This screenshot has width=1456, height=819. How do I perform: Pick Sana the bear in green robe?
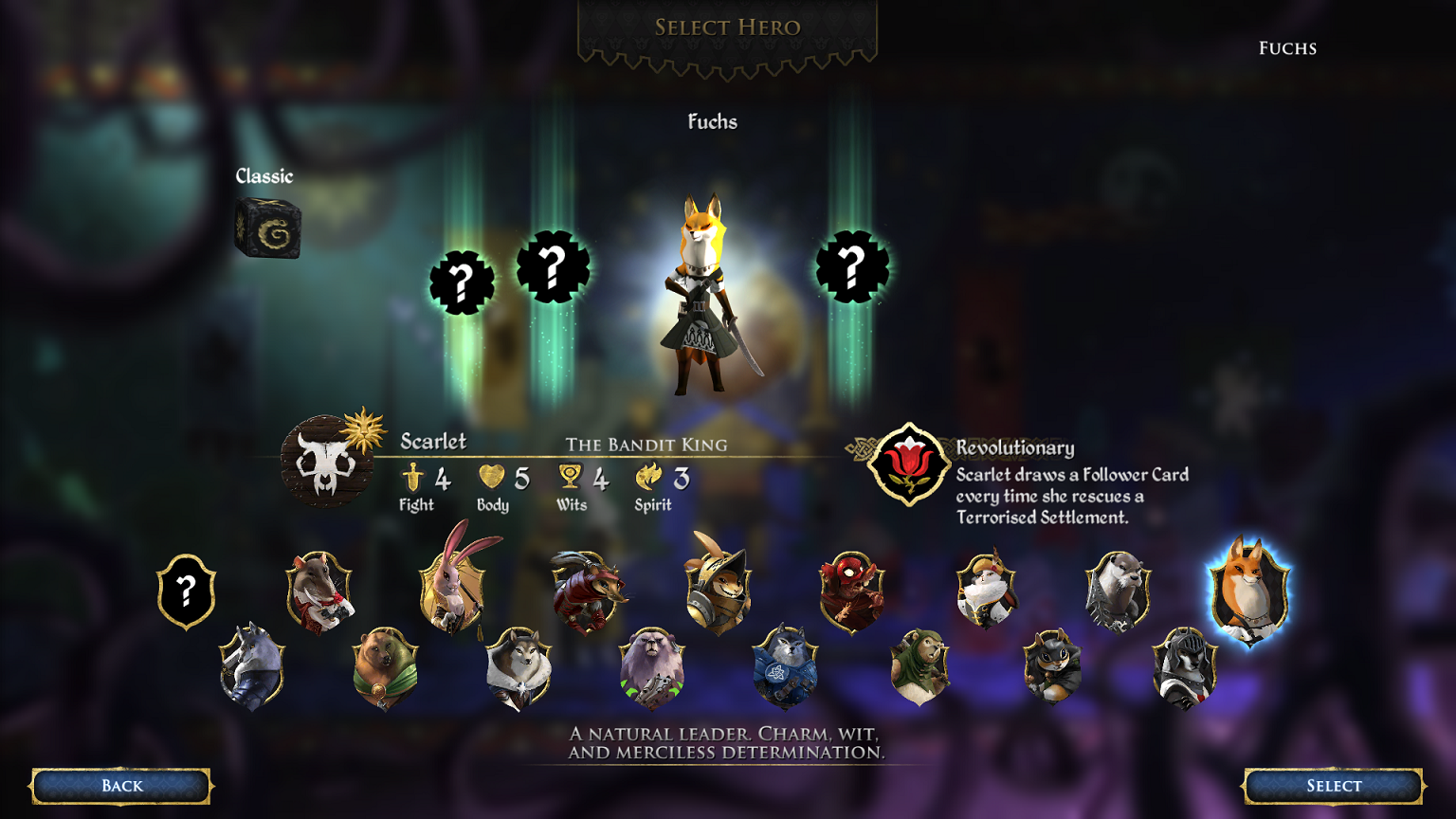pyautogui.click(x=385, y=667)
